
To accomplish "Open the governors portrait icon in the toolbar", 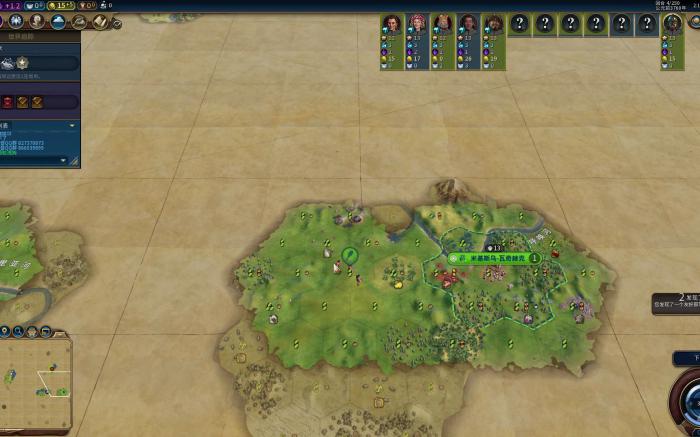I will [x=37, y=20].
